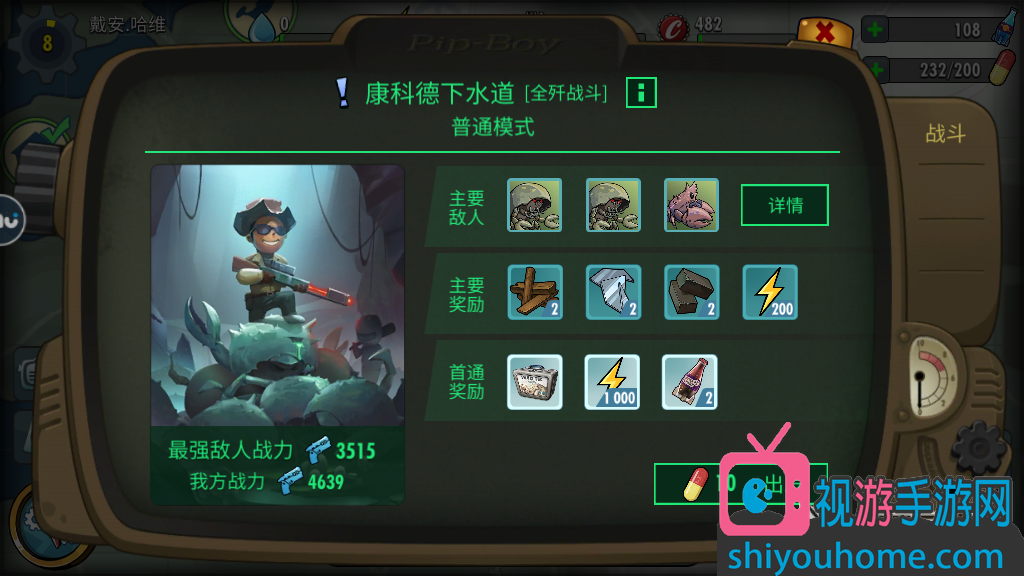1024x576 pixels.
Task: Inspect the wood planks reward
Action: [x=535, y=292]
